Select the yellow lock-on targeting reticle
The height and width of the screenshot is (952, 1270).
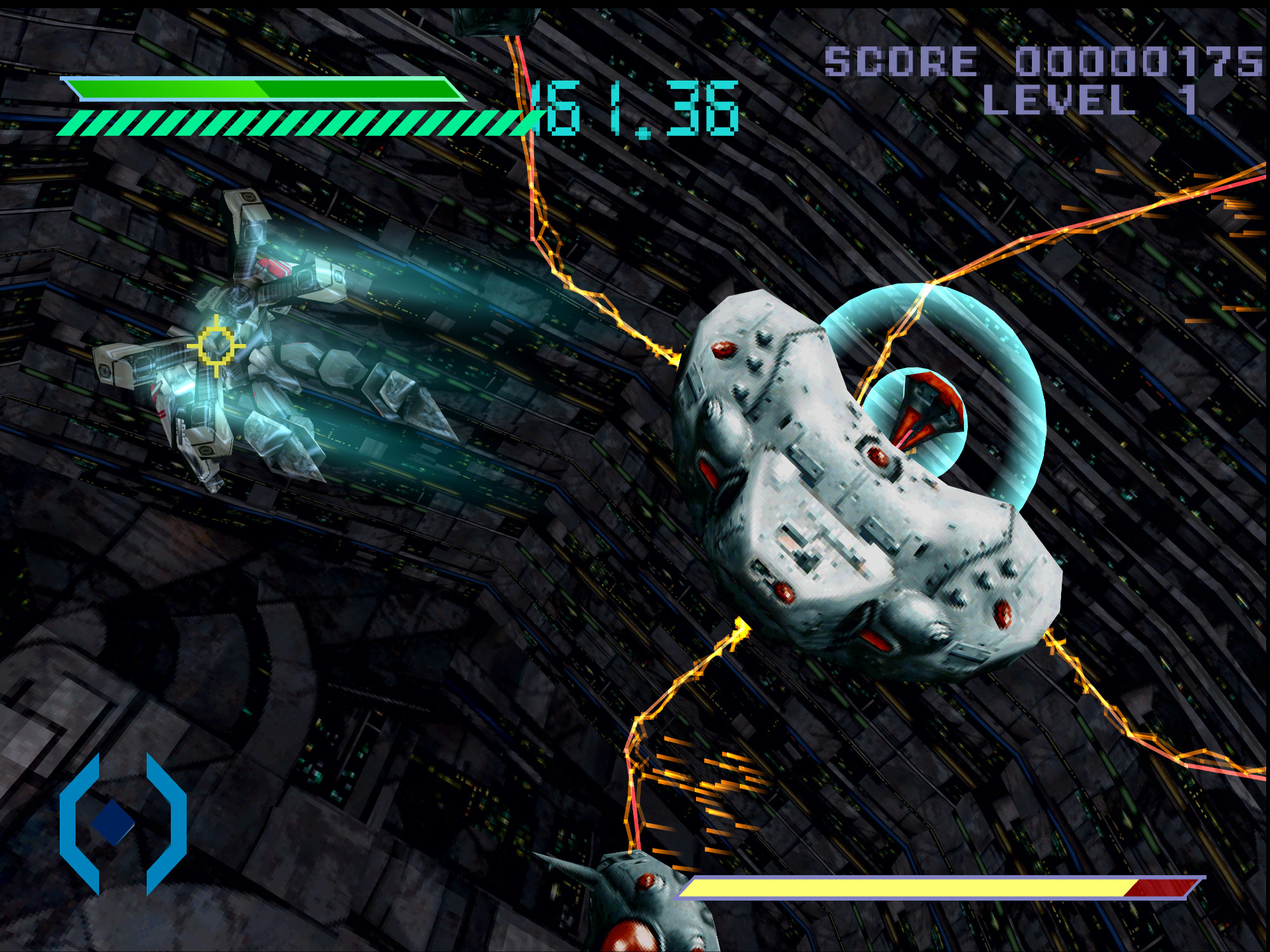[216, 345]
